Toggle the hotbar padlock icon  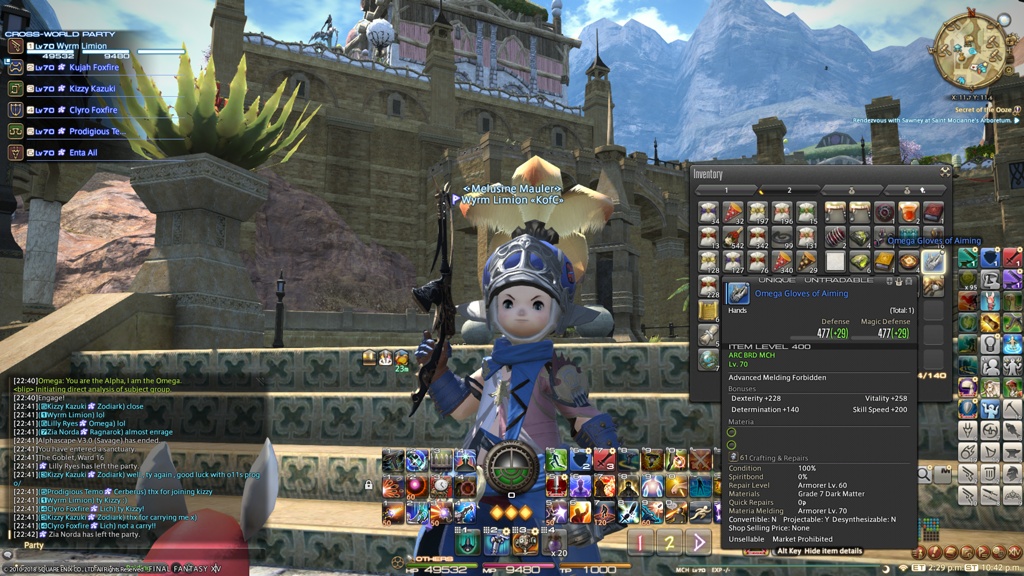pos(369,486)
